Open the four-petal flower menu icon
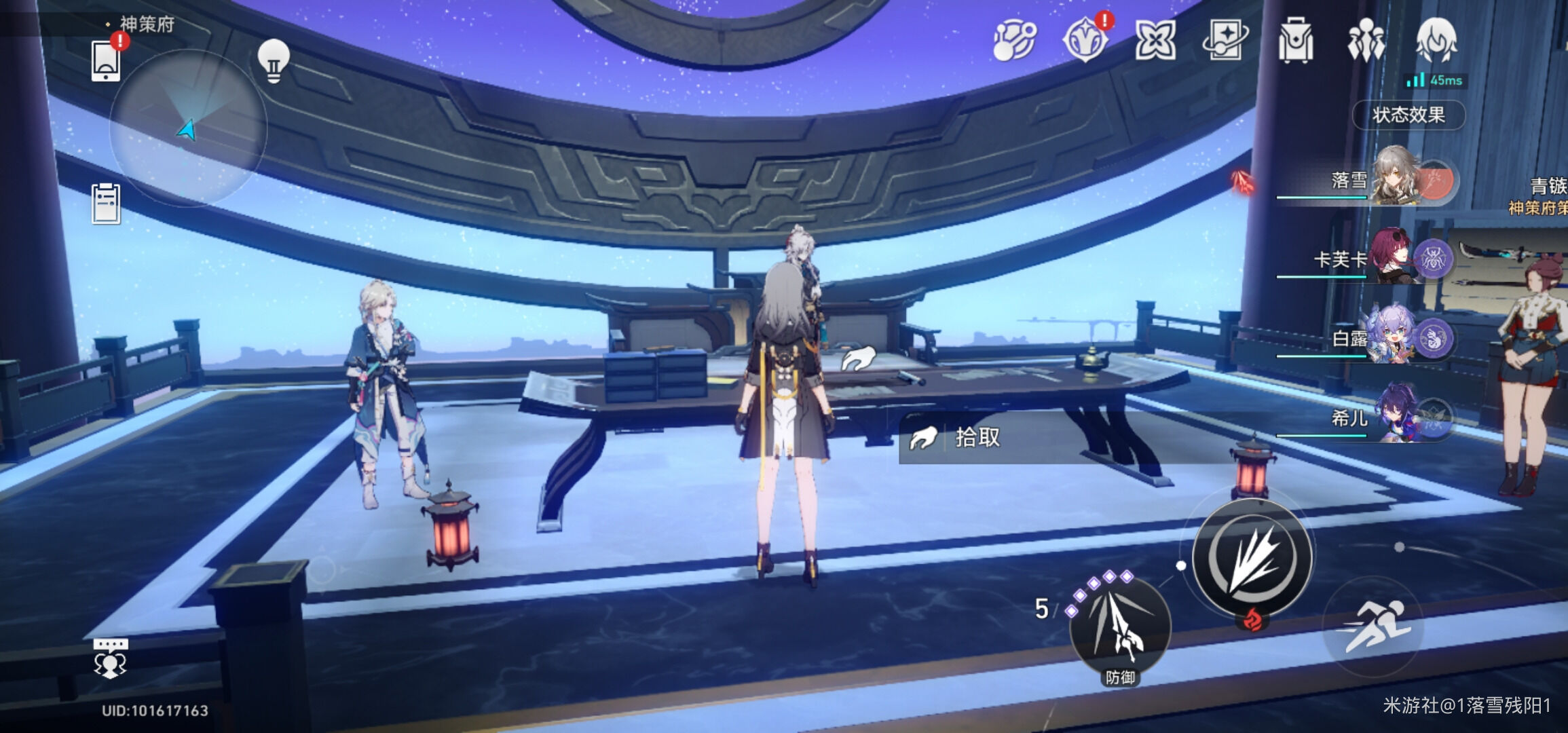Screen dimensions: 1568x733 [x=1155, y=41]
